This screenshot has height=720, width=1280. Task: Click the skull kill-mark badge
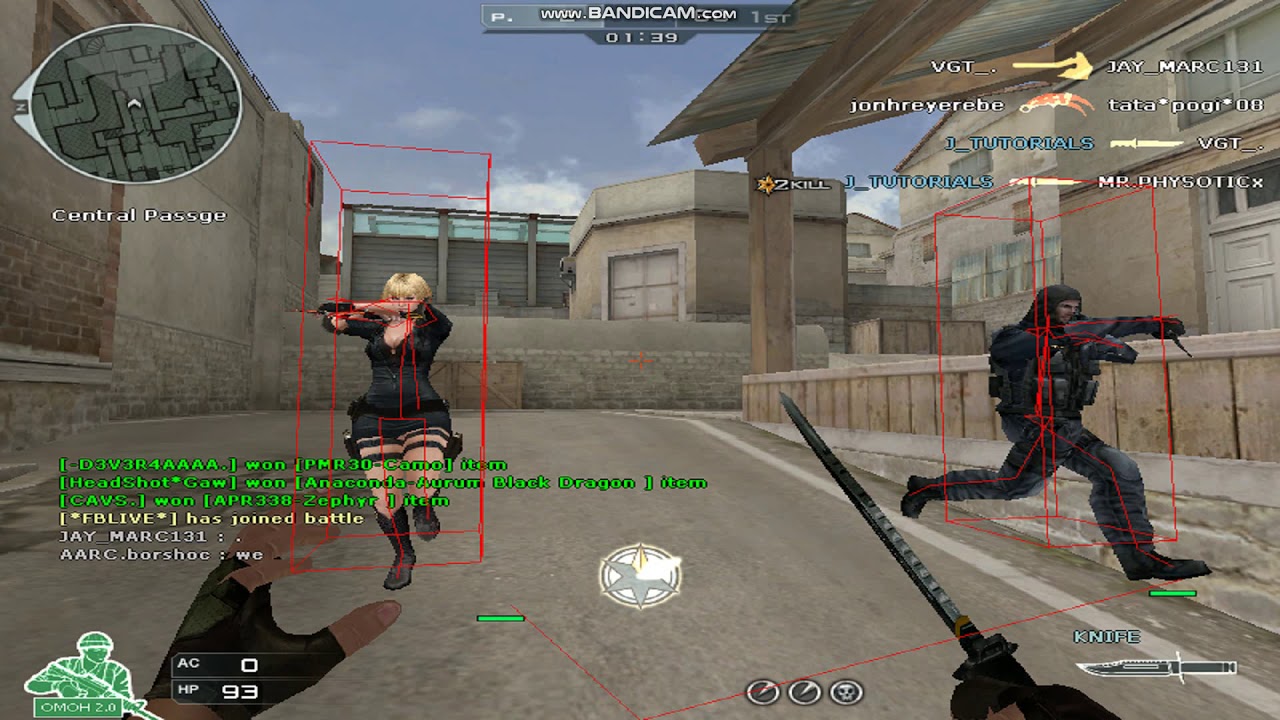847,691
